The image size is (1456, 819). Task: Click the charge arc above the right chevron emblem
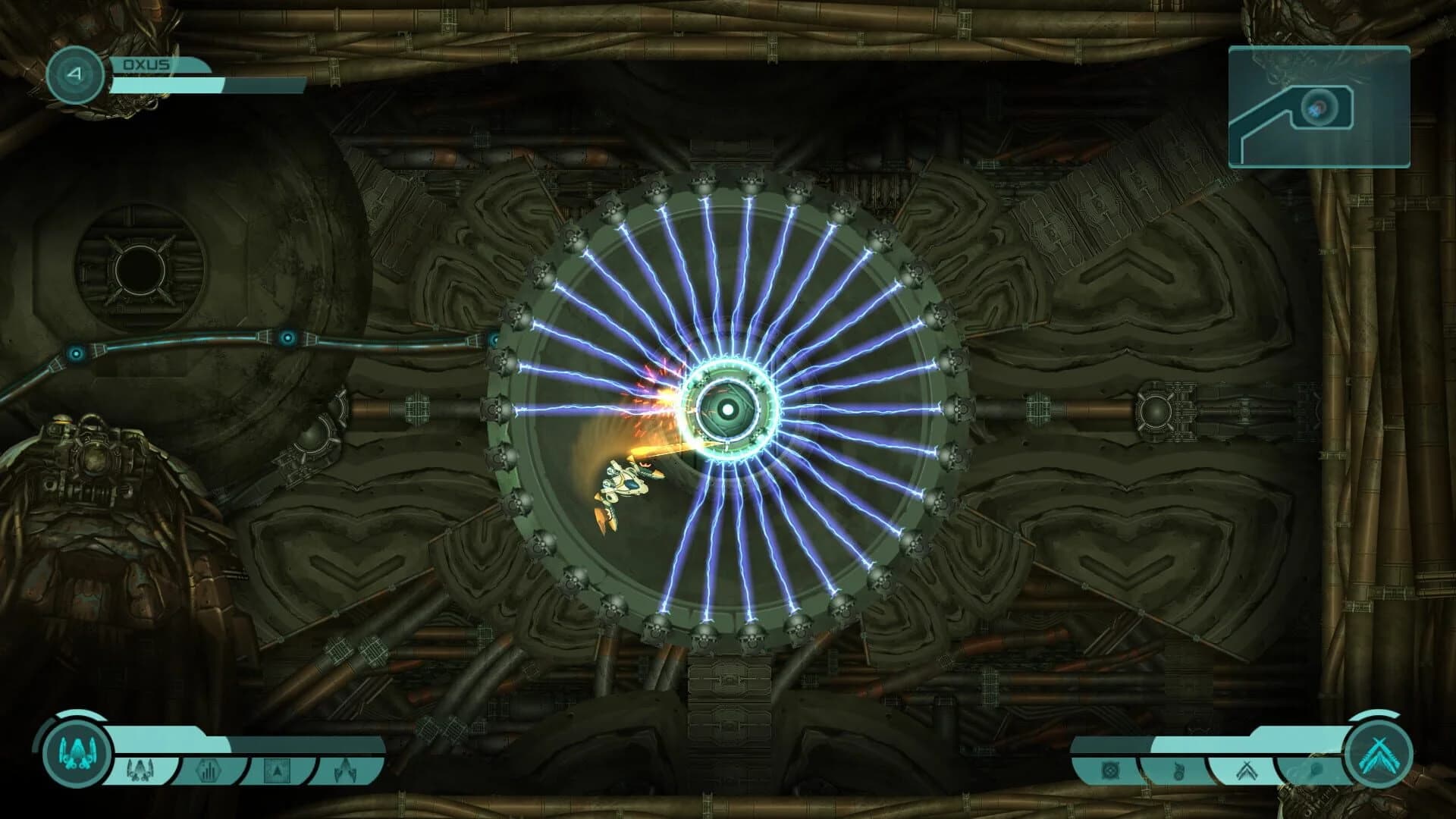(1373, 716)
